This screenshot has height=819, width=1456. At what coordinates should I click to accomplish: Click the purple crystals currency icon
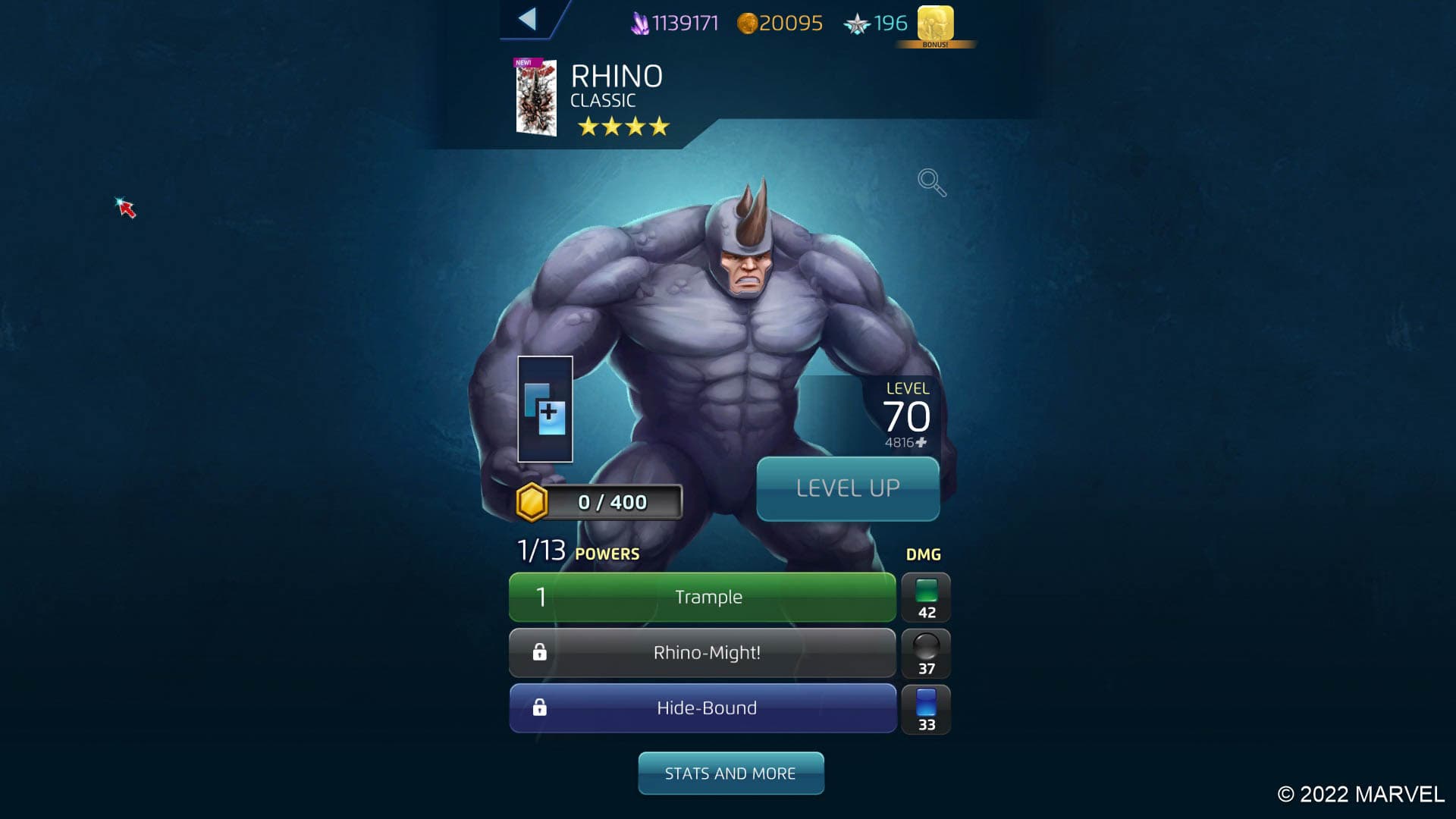[639, 23]
